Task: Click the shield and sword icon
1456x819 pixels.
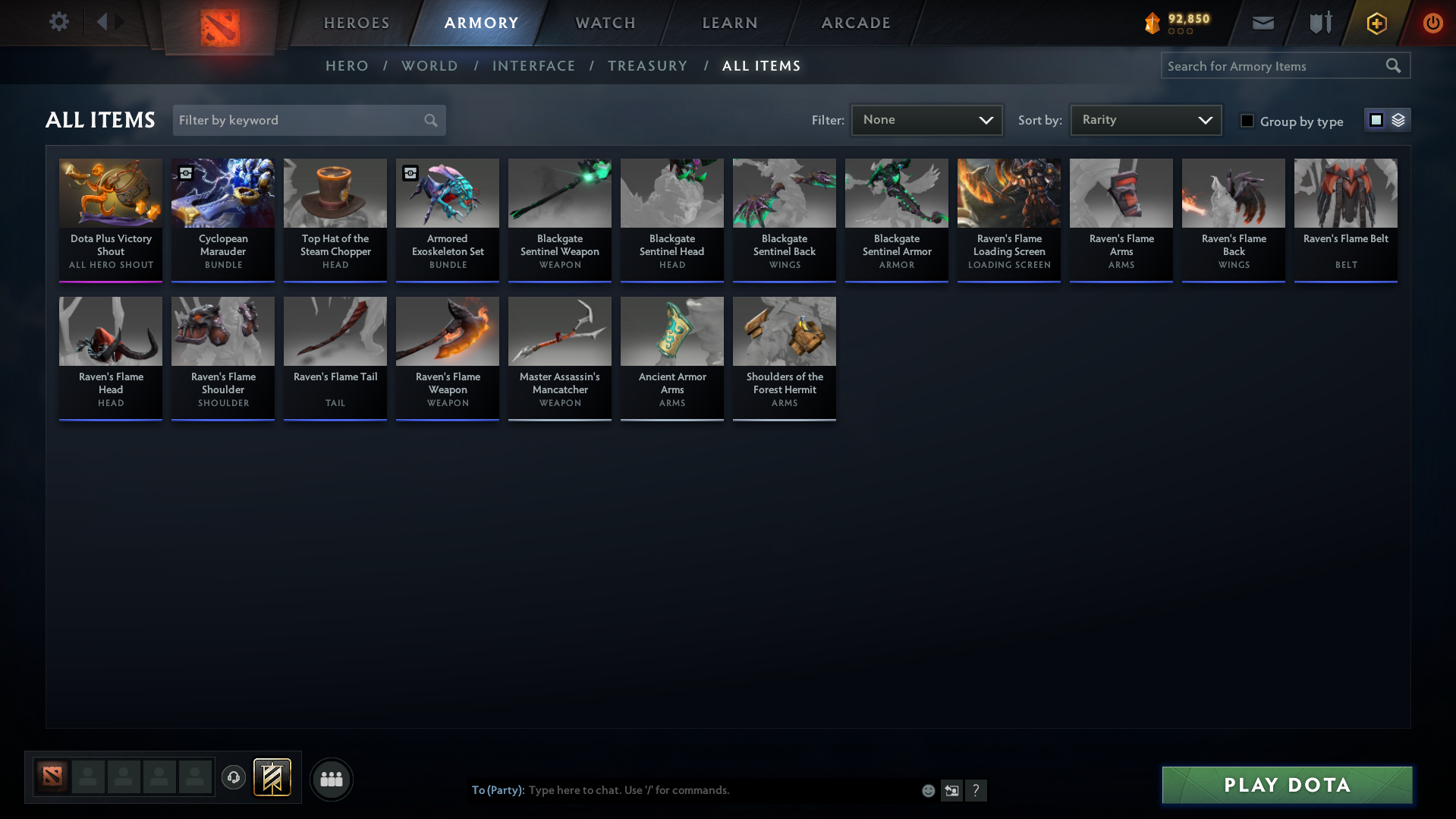Action: click(1319, 23)
